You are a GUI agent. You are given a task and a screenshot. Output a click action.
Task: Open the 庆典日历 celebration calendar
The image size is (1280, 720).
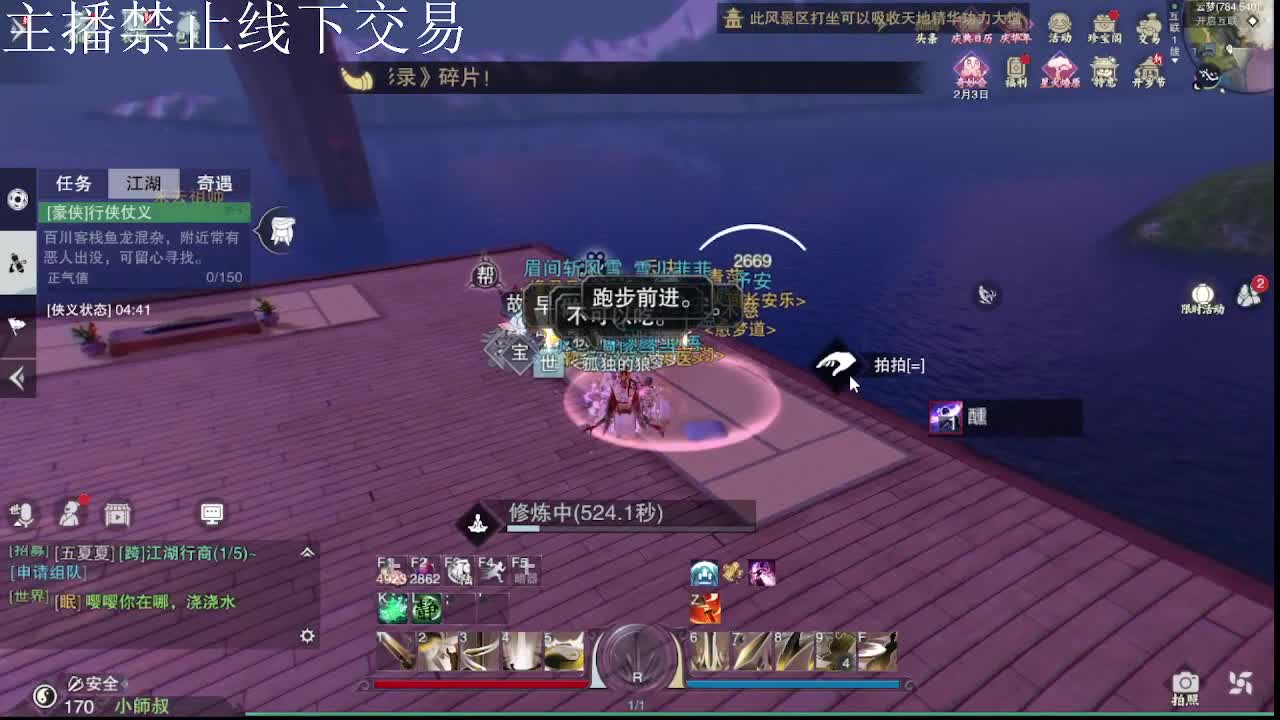click(x=971, y=25)
